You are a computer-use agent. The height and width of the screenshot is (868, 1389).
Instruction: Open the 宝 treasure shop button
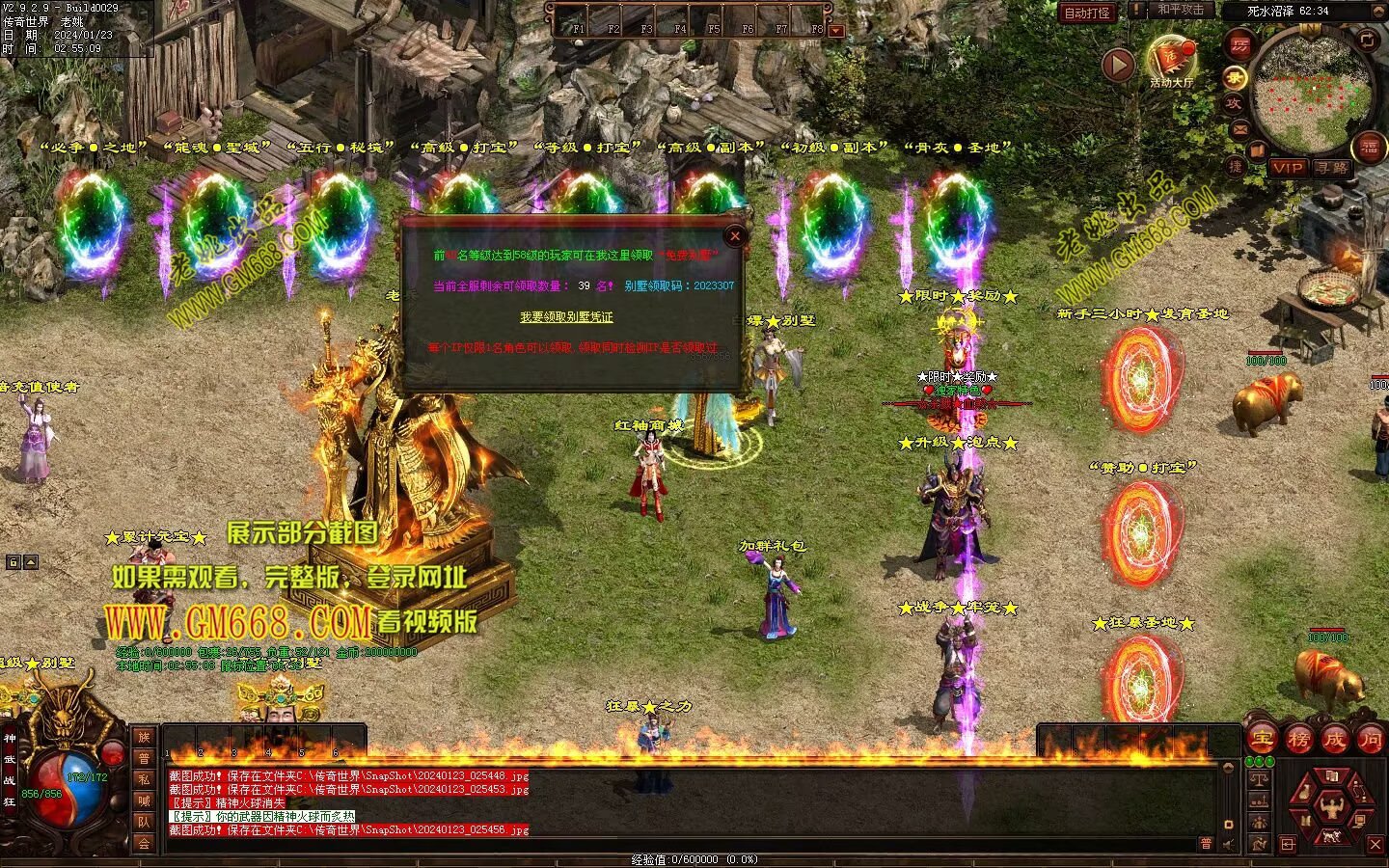click(1262, 740)
